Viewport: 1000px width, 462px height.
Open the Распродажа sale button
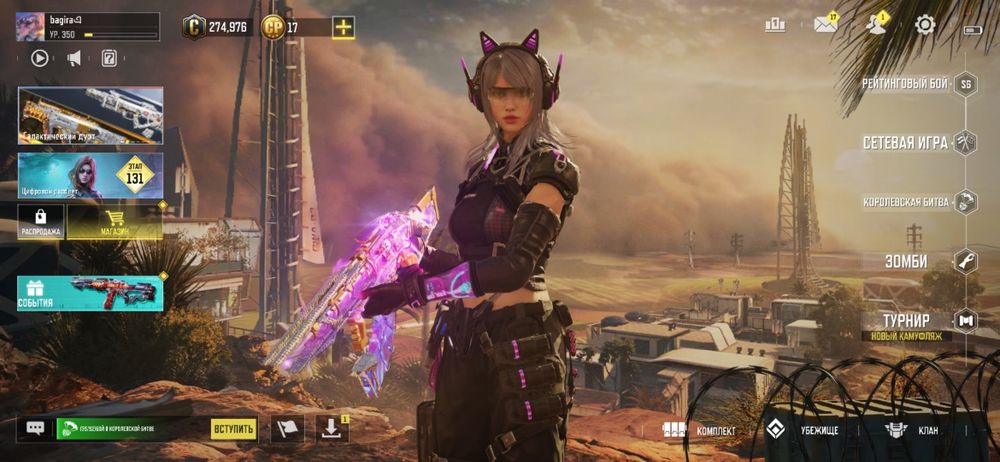coord(40,222)
